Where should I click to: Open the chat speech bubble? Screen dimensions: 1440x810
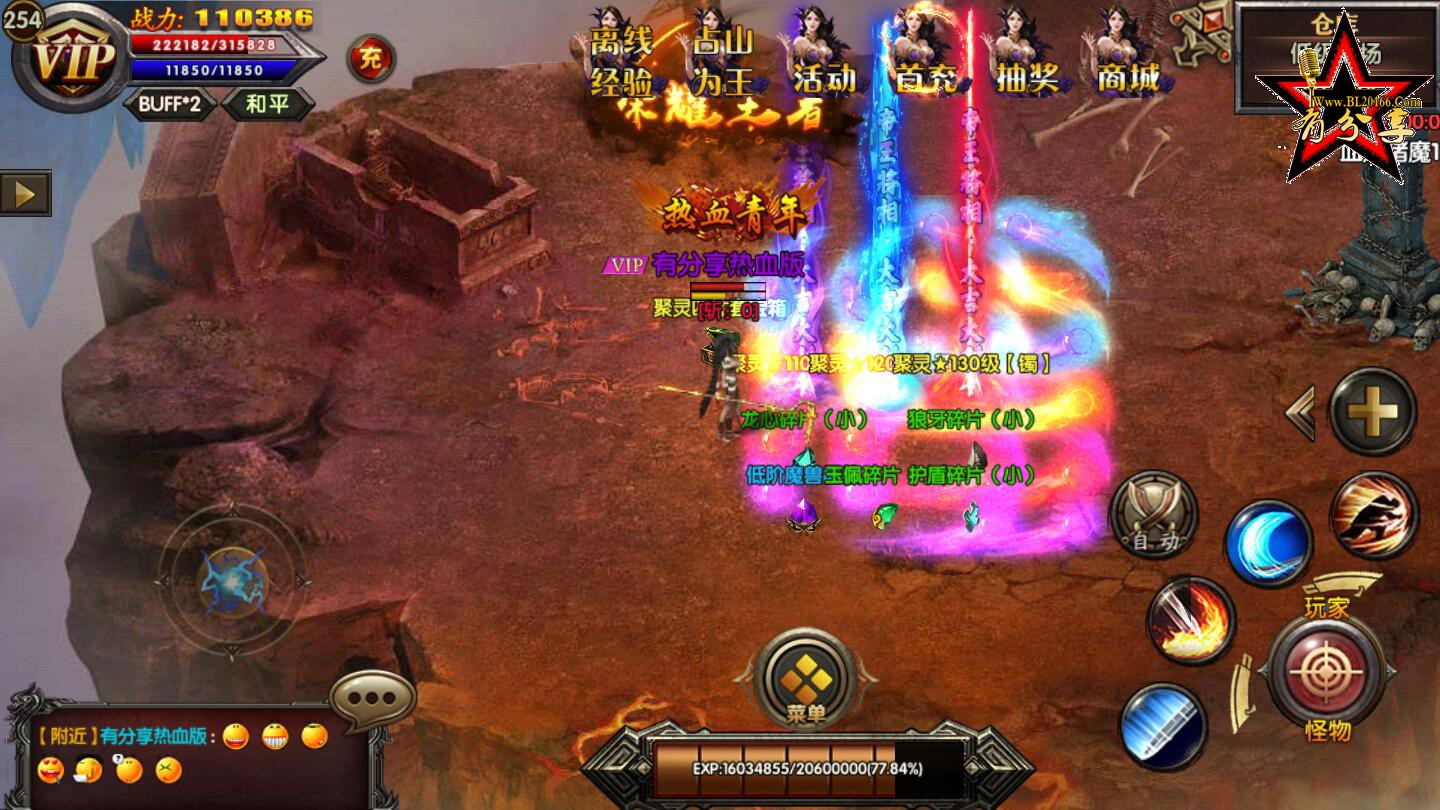(x=372, y=700)
